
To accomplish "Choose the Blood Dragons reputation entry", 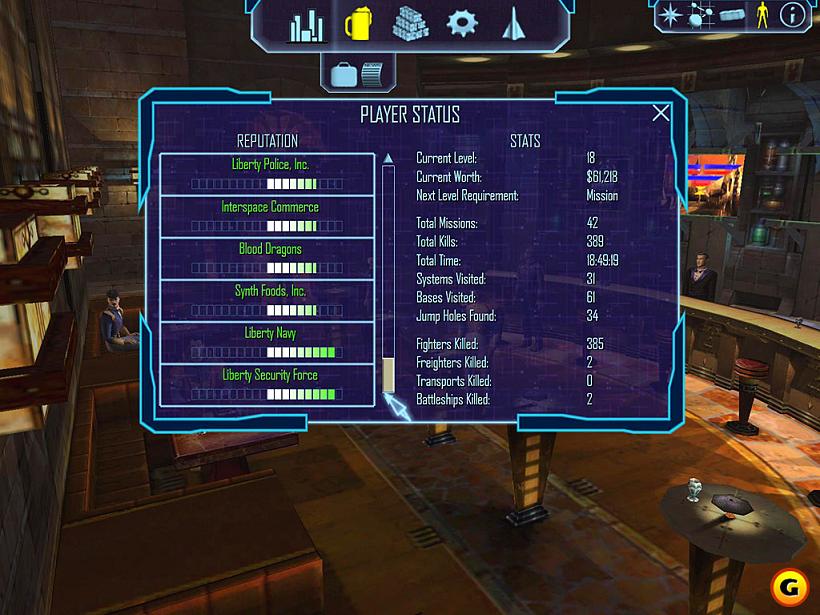I will click(x=266, y=257).
